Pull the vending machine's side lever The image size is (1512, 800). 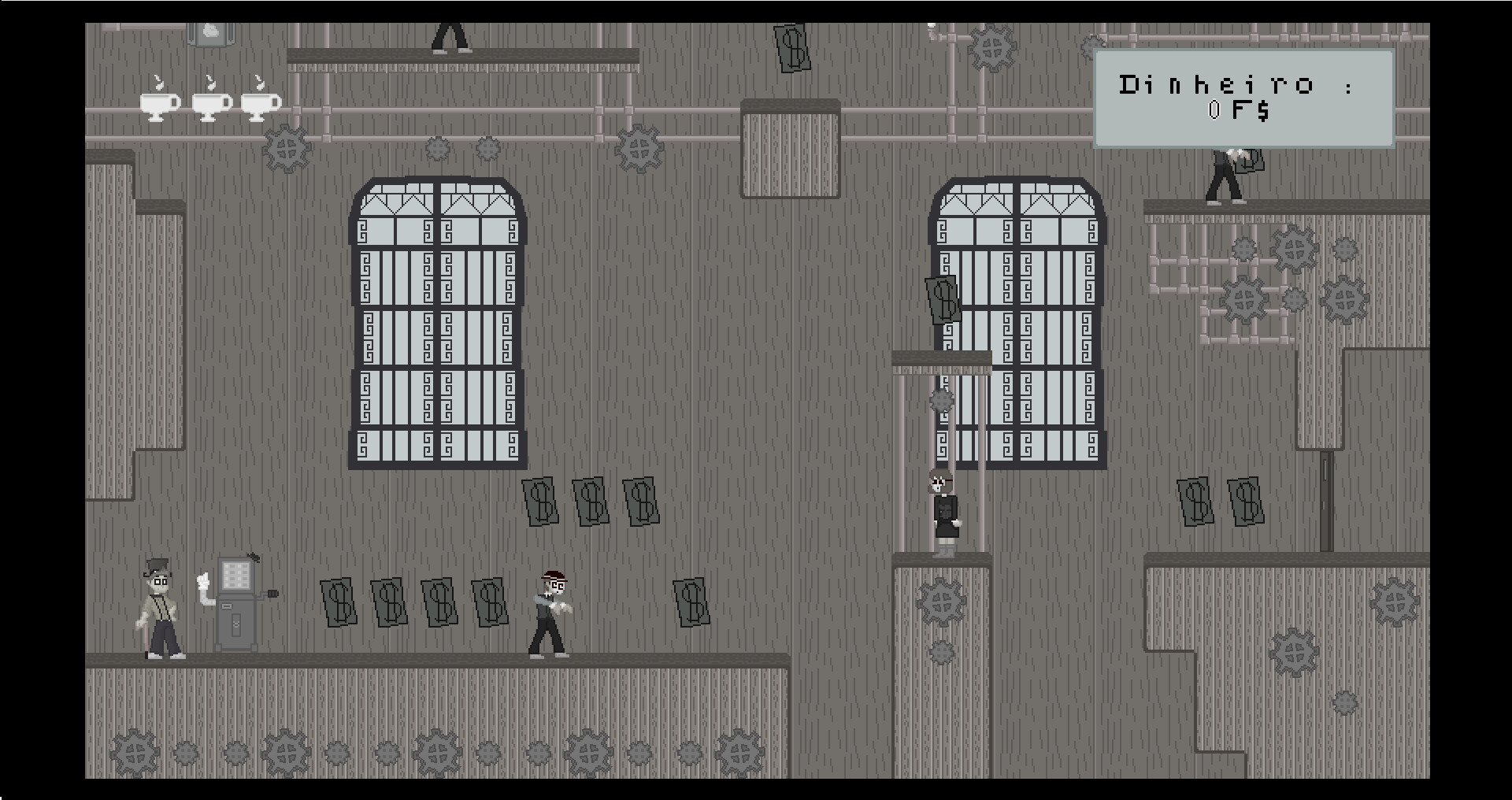272,593
